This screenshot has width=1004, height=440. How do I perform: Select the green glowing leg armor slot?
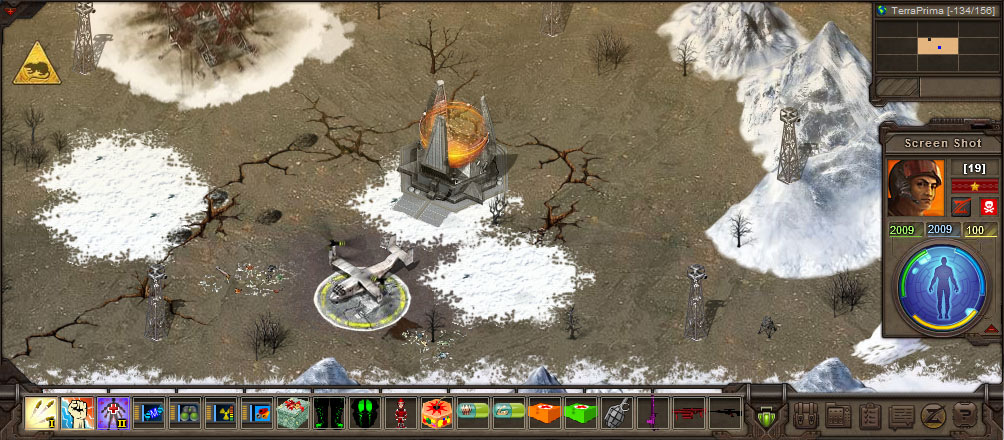click(328, 411)
